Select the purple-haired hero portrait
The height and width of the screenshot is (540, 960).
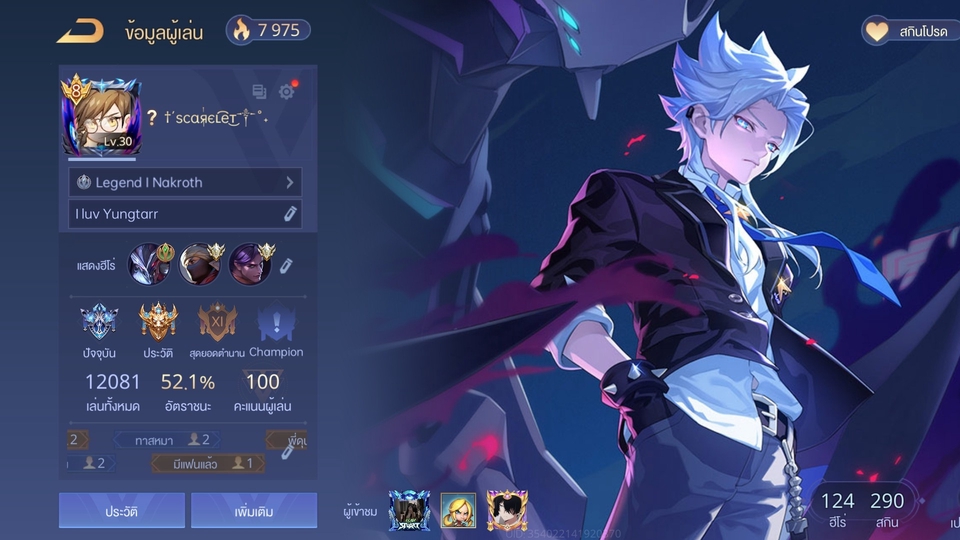click(250, 264)
